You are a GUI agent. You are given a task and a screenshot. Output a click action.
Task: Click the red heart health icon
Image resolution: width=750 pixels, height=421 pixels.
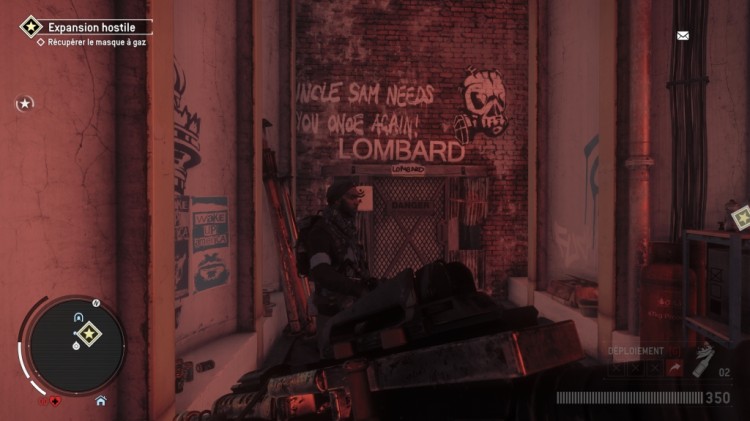click(56, 401)
